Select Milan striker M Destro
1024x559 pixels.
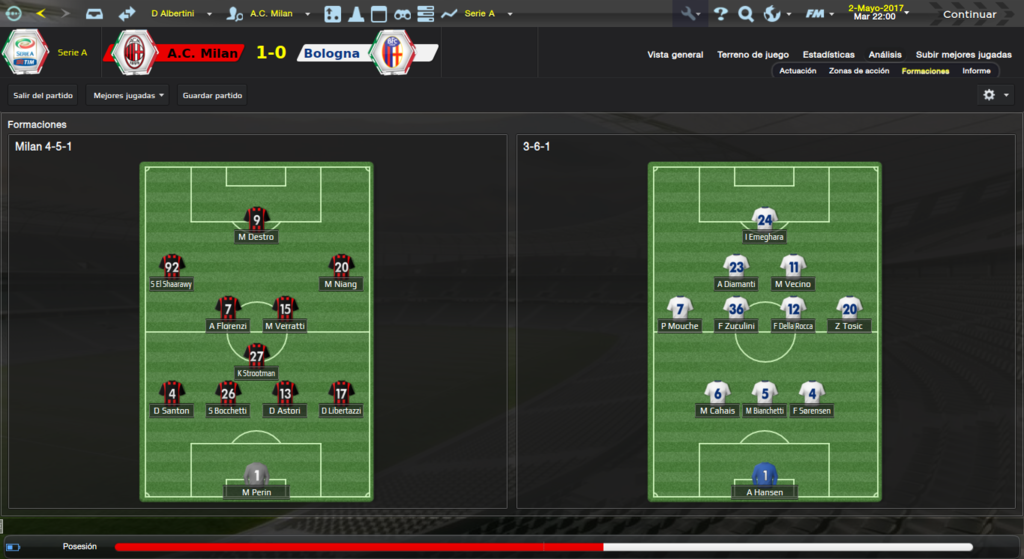point(257,224)
